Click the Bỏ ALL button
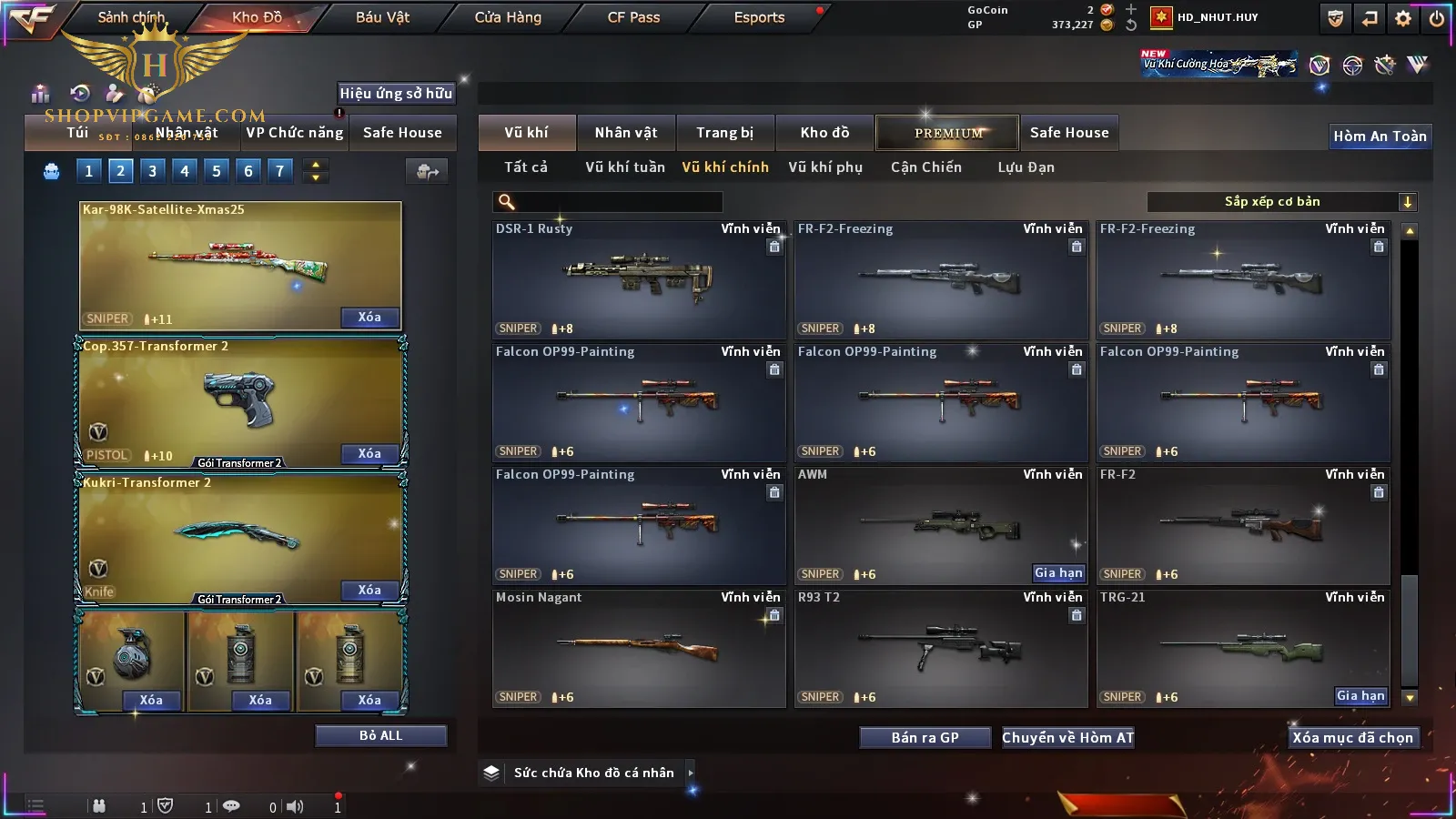The image size is (1456, 819). pyautogui.click(x=380, y=736)
